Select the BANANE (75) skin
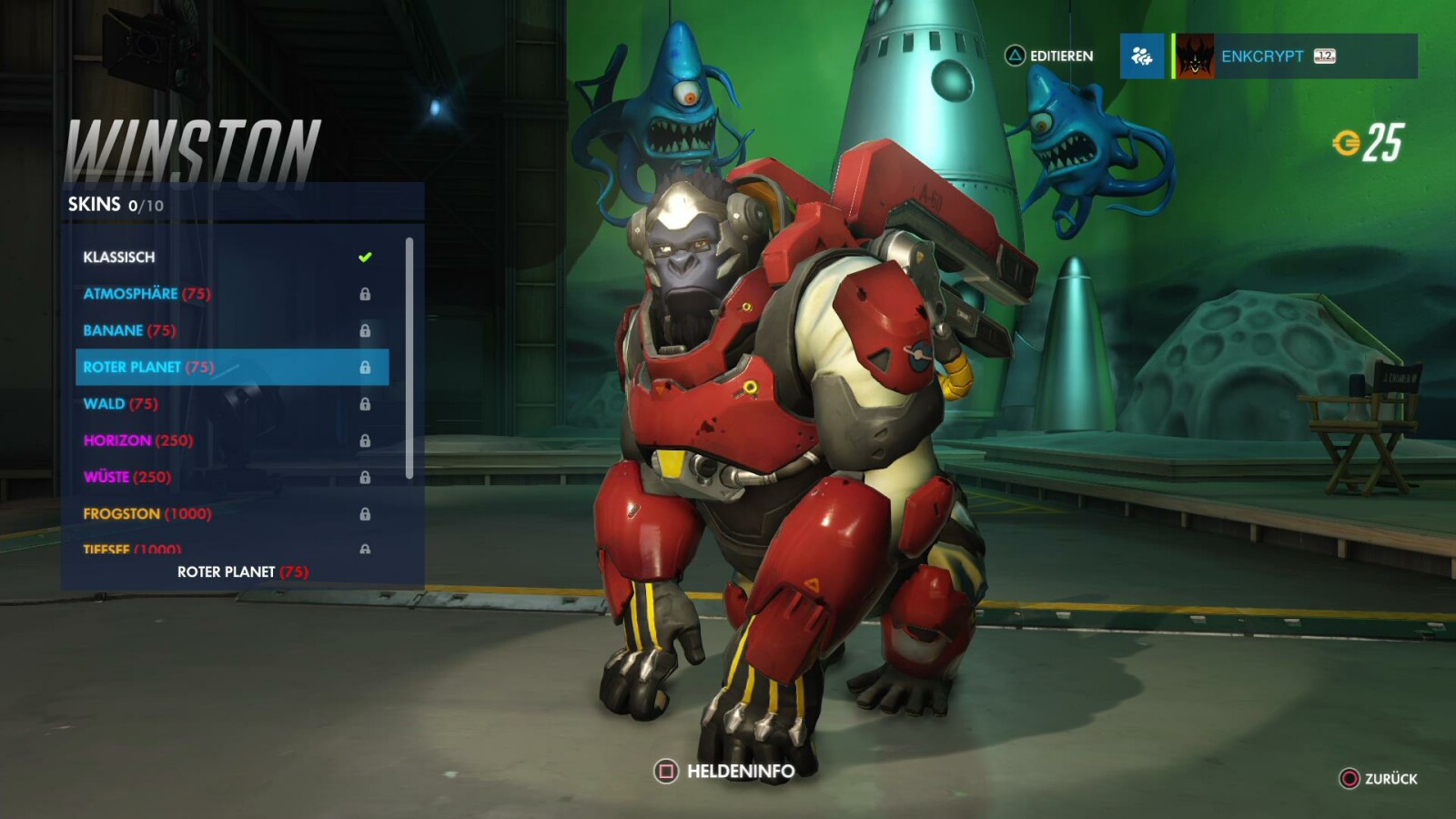Viewport: 1456px width, 819px height. [182, 330]
